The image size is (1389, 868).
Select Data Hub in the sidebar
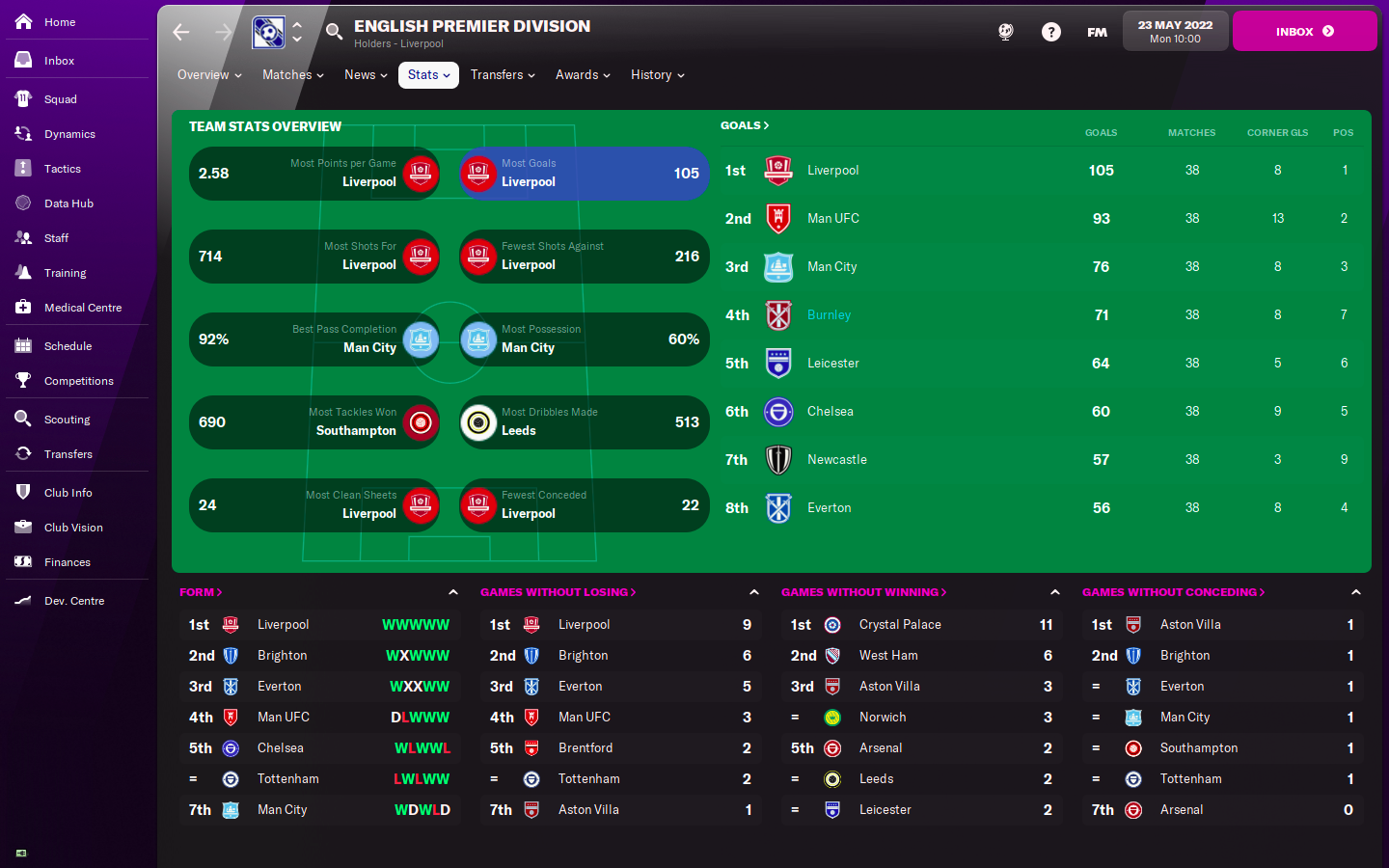coord(68,203)
